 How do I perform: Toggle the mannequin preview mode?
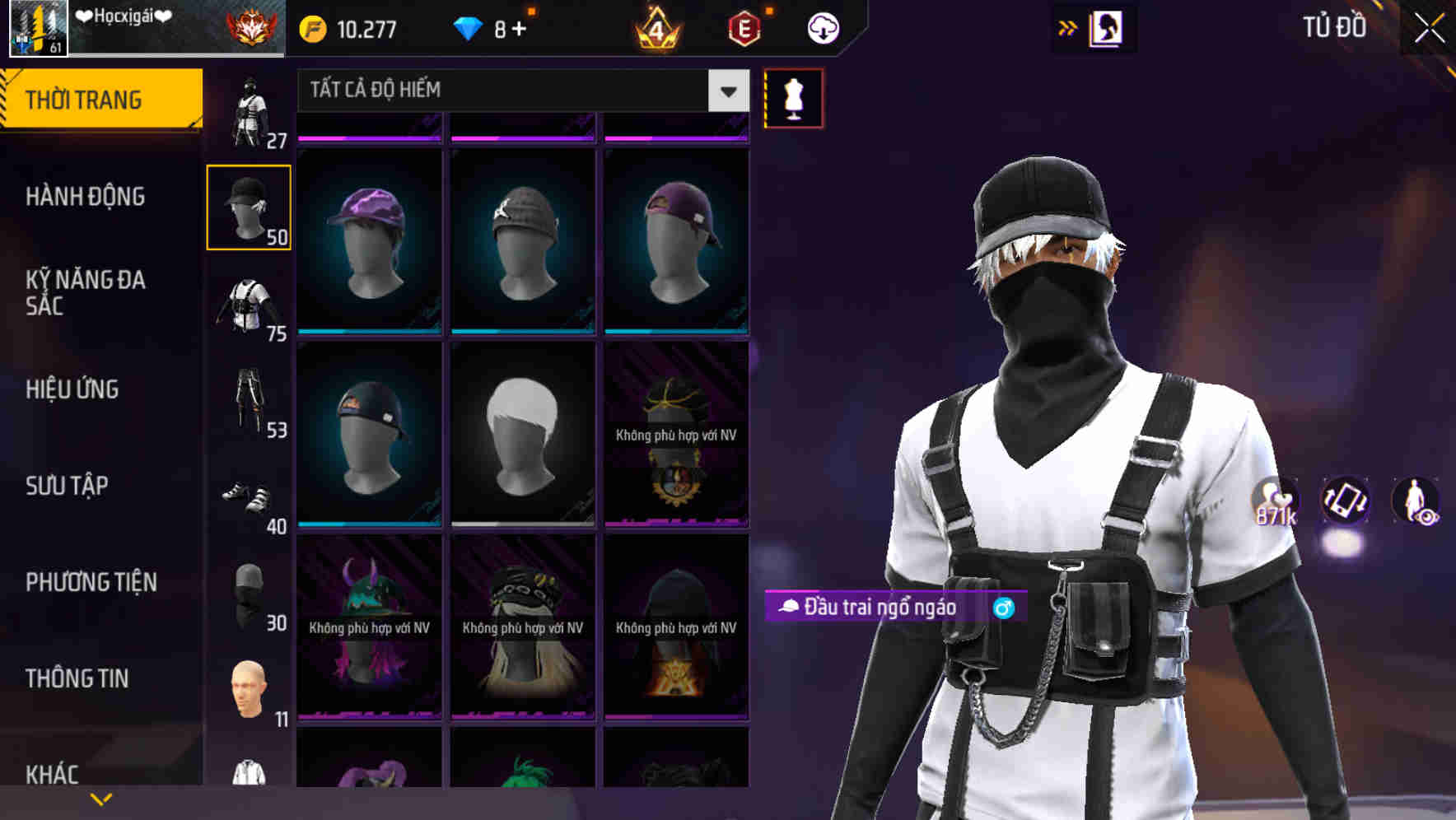(x=793, y=98)
